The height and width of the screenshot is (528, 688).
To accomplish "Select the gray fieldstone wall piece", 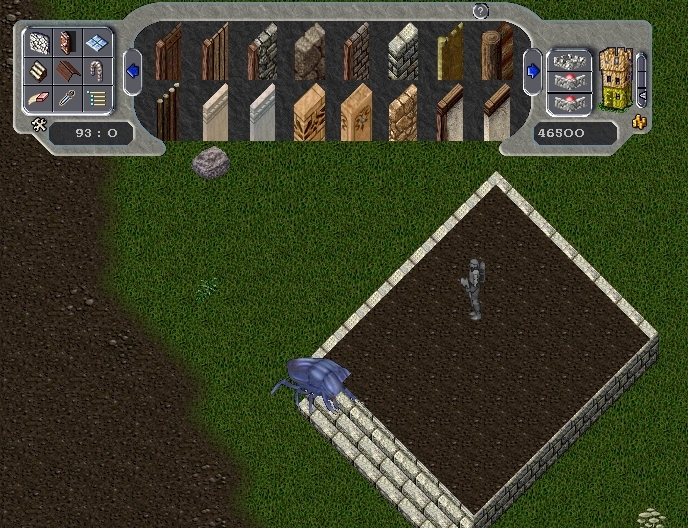I will pos(309,51).
